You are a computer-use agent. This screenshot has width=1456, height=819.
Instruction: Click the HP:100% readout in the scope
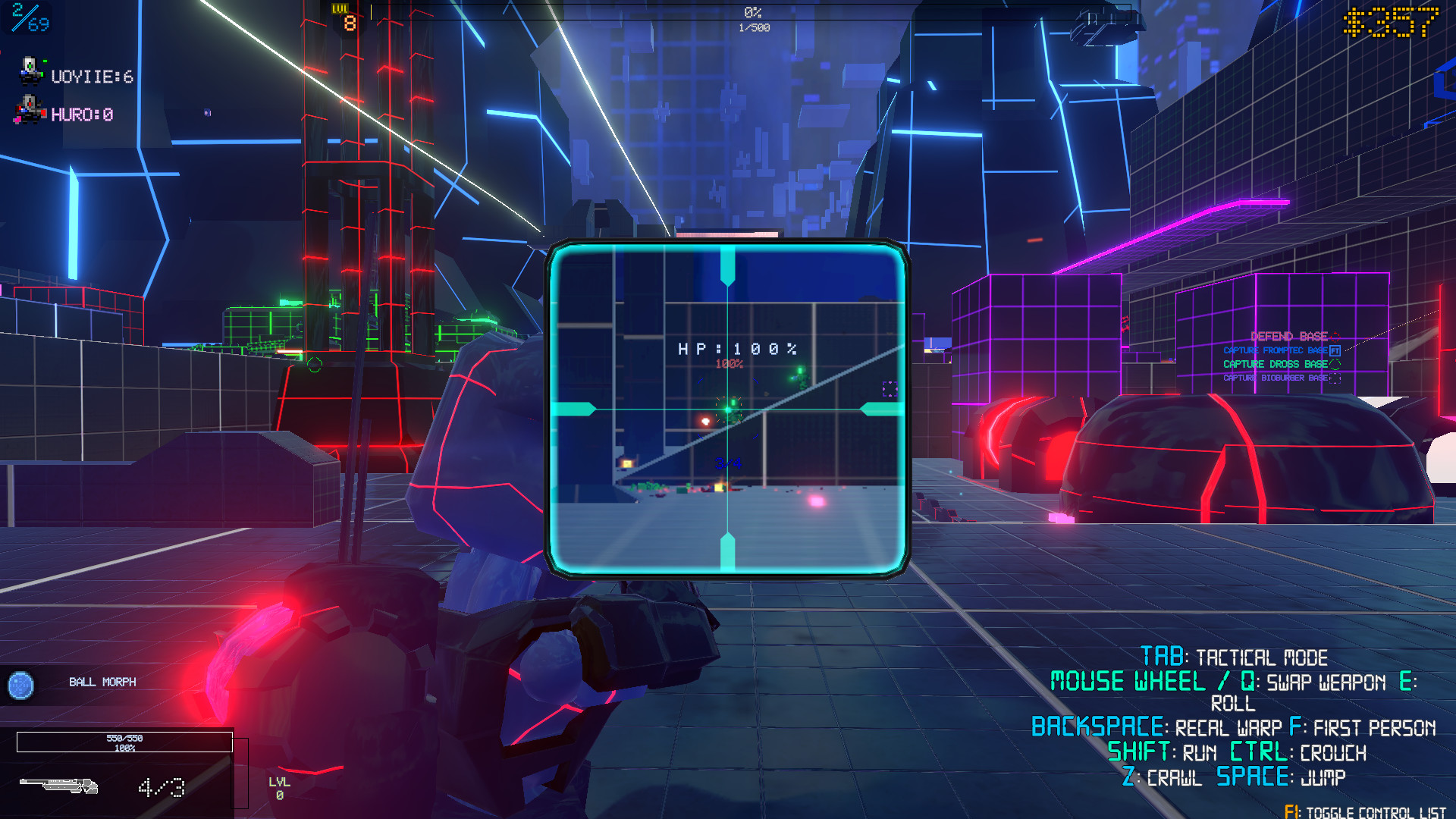pos(738,350)
